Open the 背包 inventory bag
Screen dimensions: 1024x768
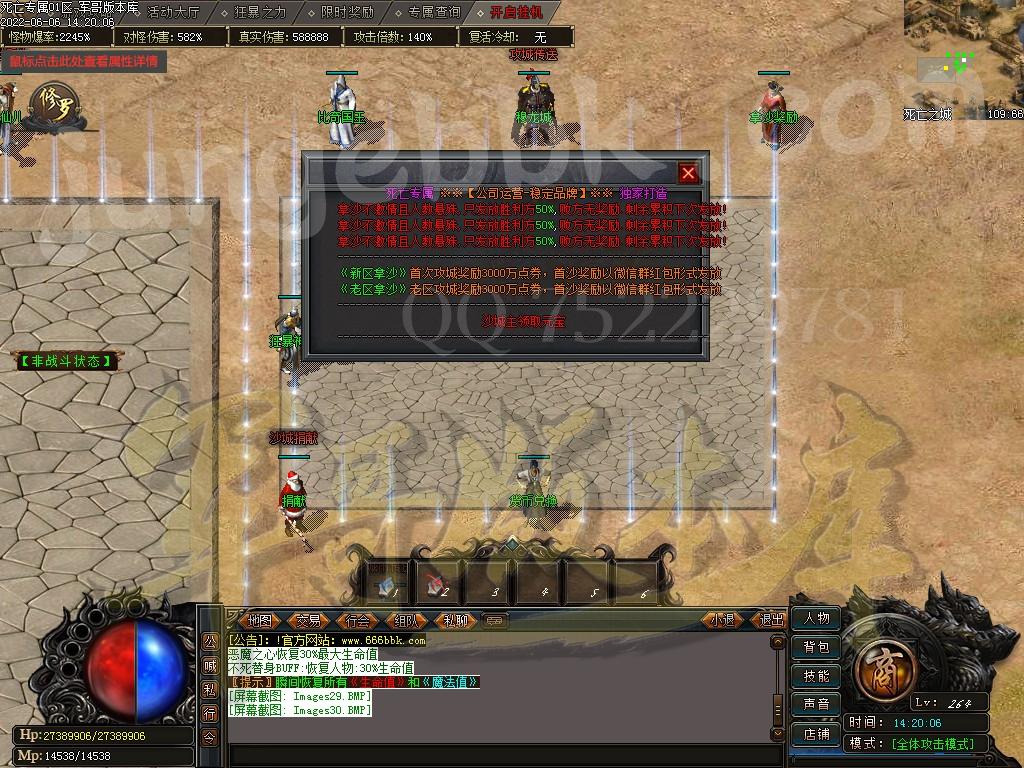pos(816,648)
